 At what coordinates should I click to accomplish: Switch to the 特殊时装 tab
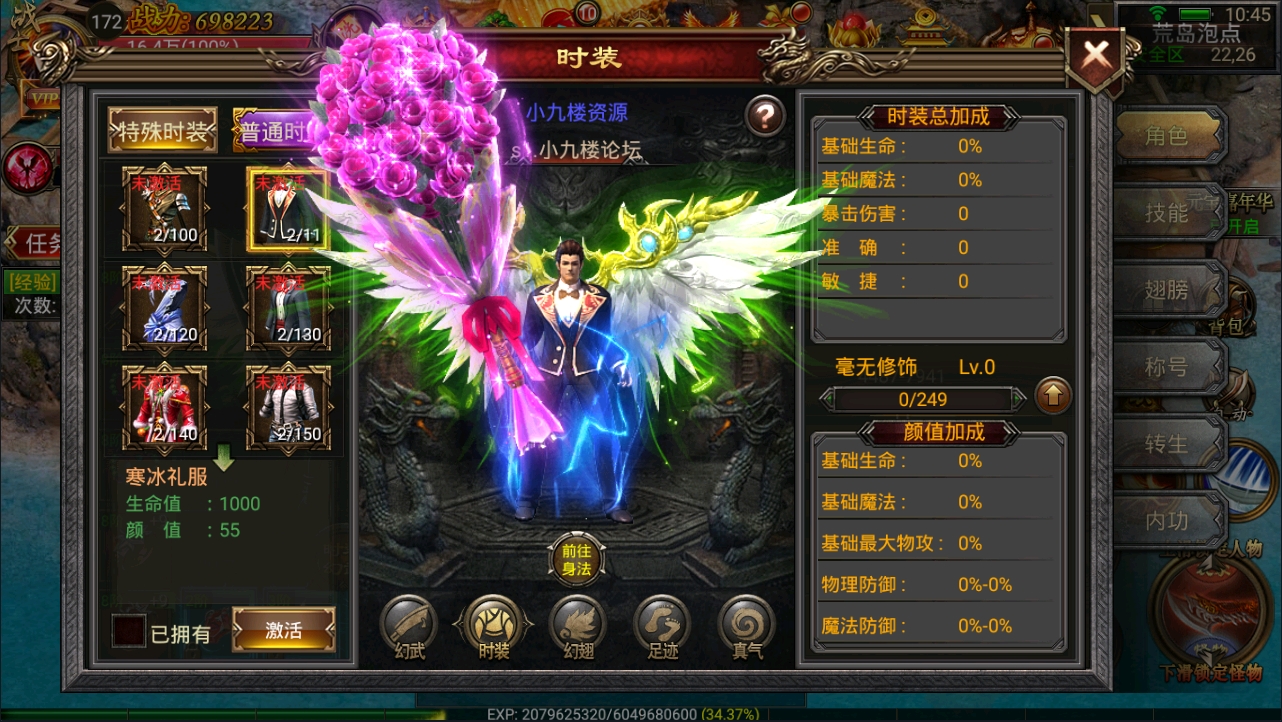165,130
